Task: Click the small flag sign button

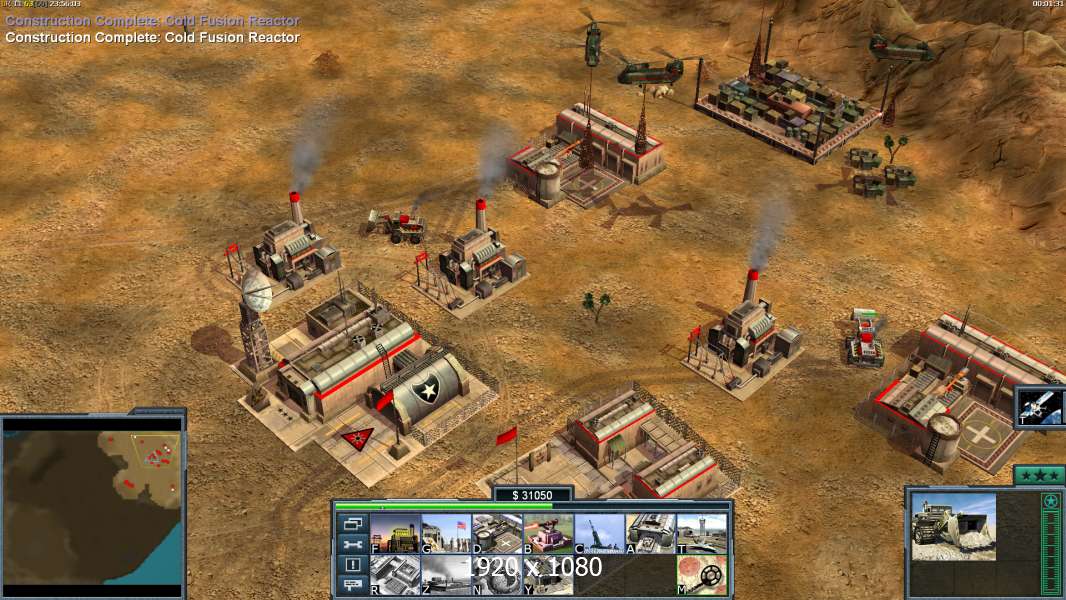Action: (x=353, y=586)
